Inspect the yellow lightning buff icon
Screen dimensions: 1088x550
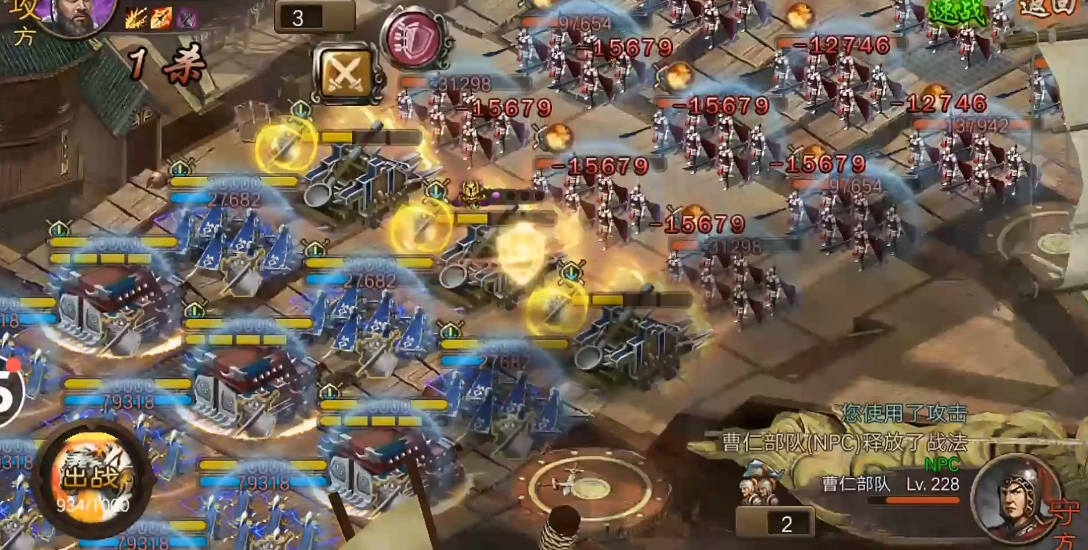pyautogui.click(x=138, y=17)
